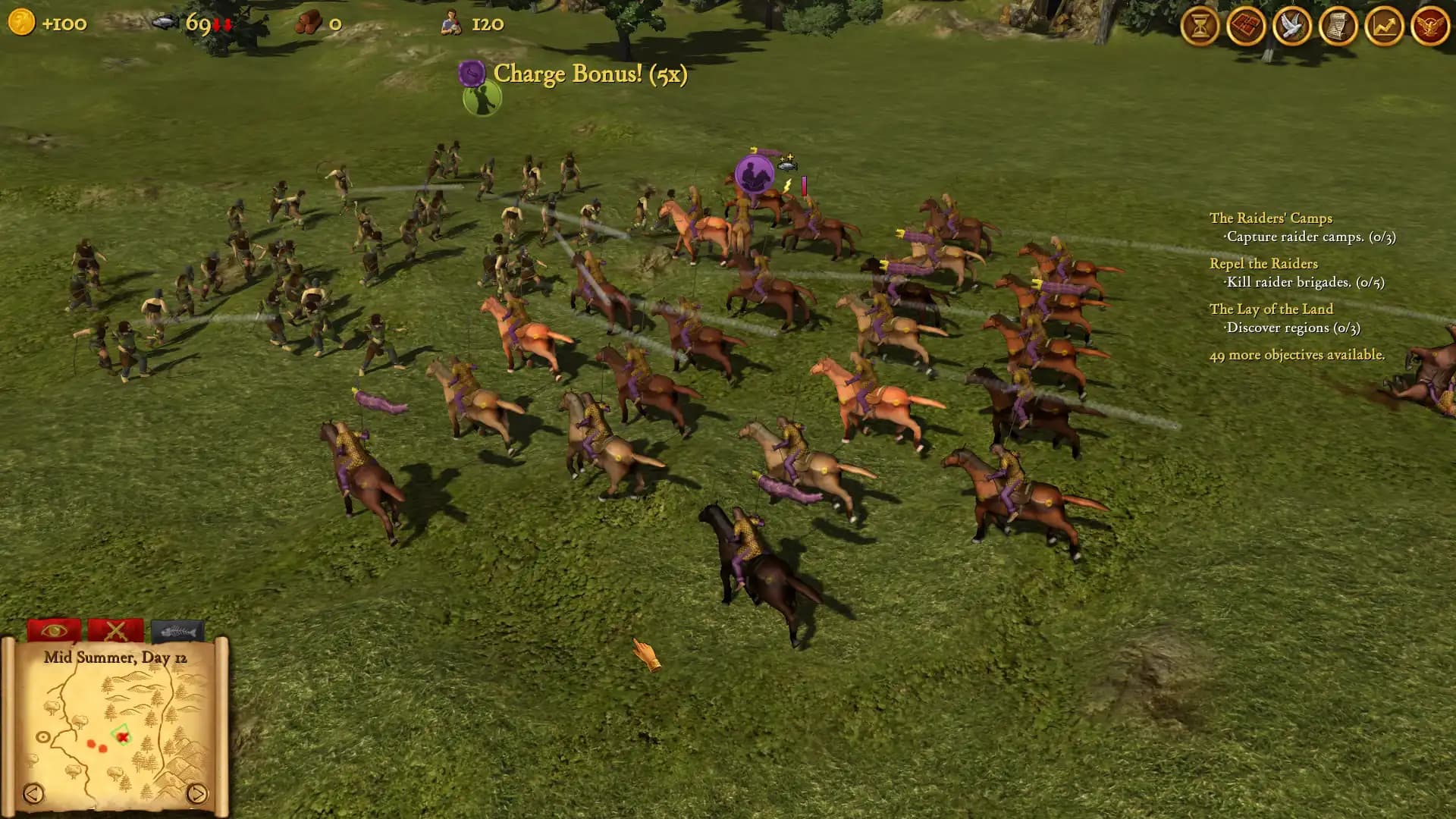Click the pink health bar beside the commander

pyautogui.click(x=802, y=186)
